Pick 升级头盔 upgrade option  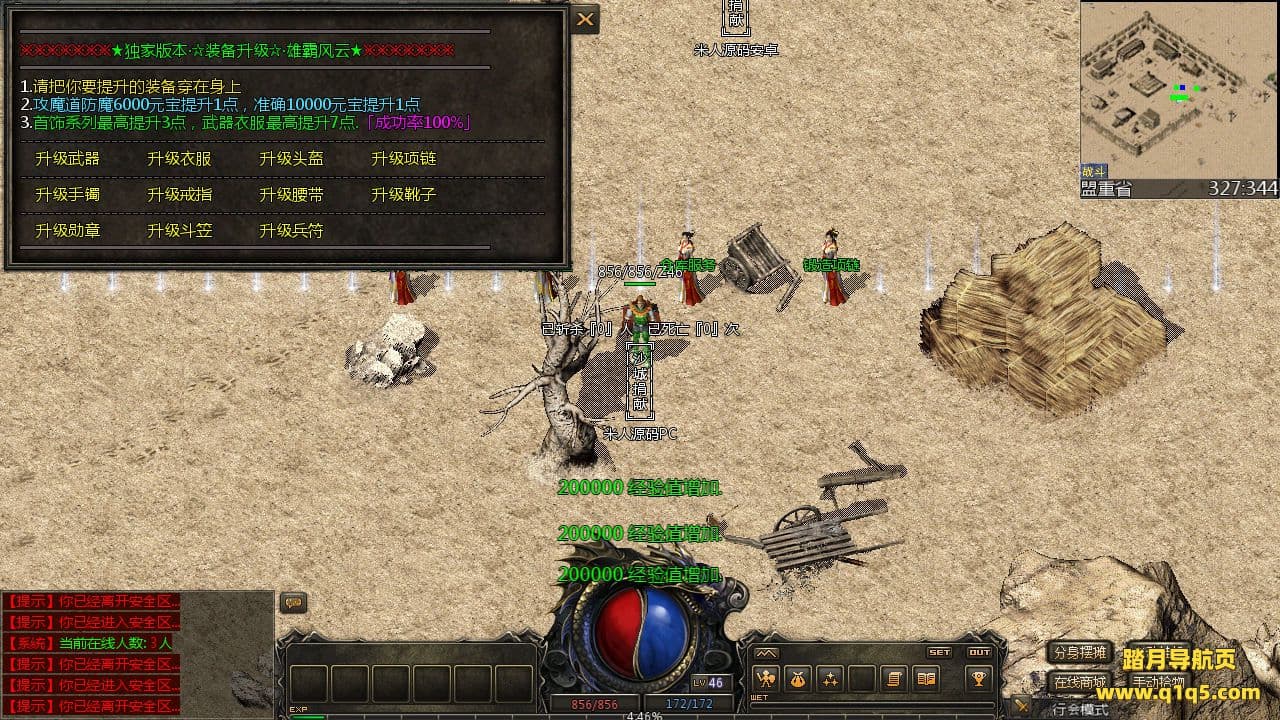tap(292, 158)
